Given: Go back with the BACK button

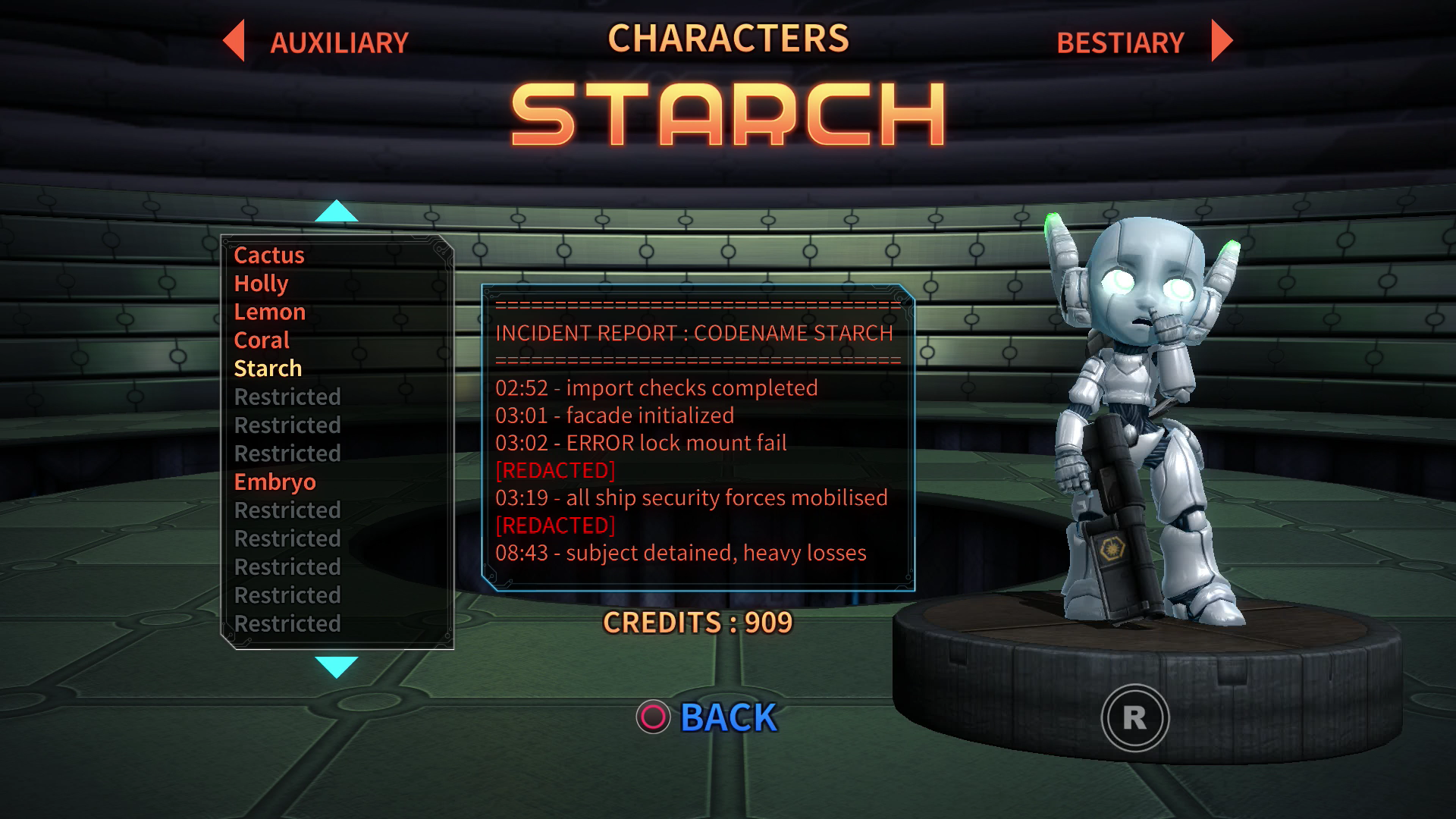Looking at the screenshot, I should pyautogui.click(x=727, y=717).
